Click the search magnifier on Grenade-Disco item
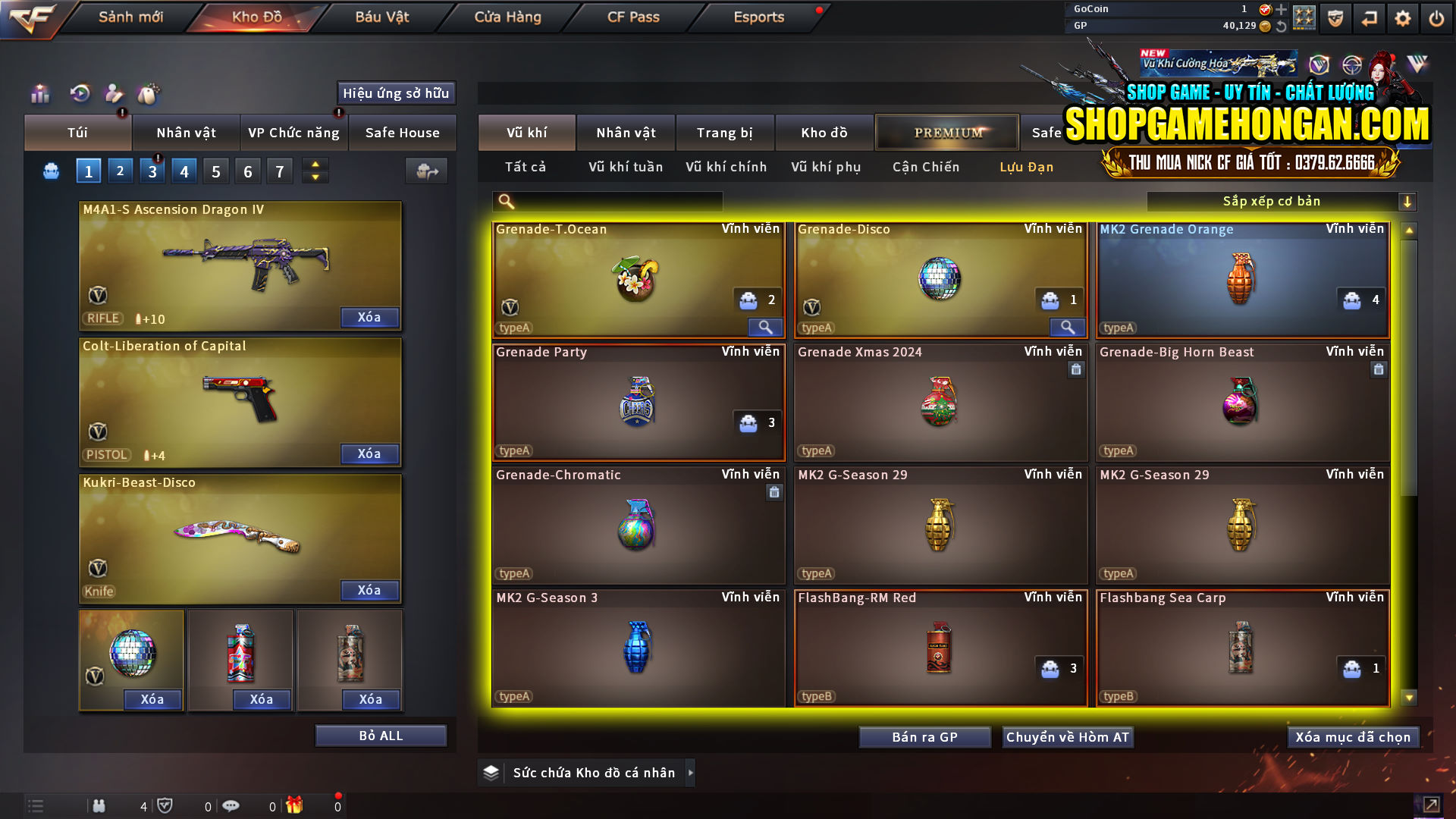Image resolution: width=1456 pixels, height=819 pixels. click(x=1068, y=328)
